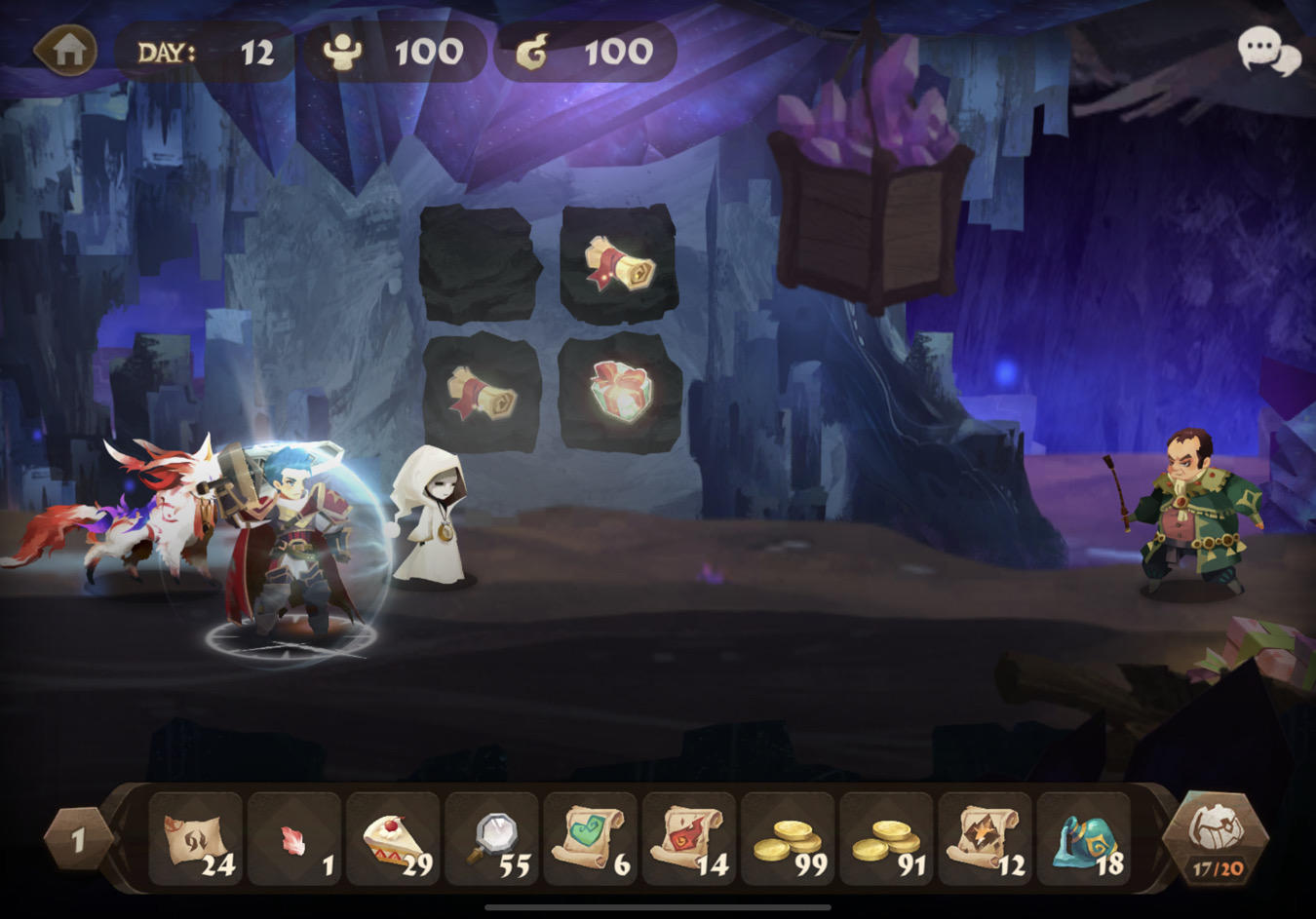
Task: Open the DAY: 12 counter panel
Action: click(205, 54)
